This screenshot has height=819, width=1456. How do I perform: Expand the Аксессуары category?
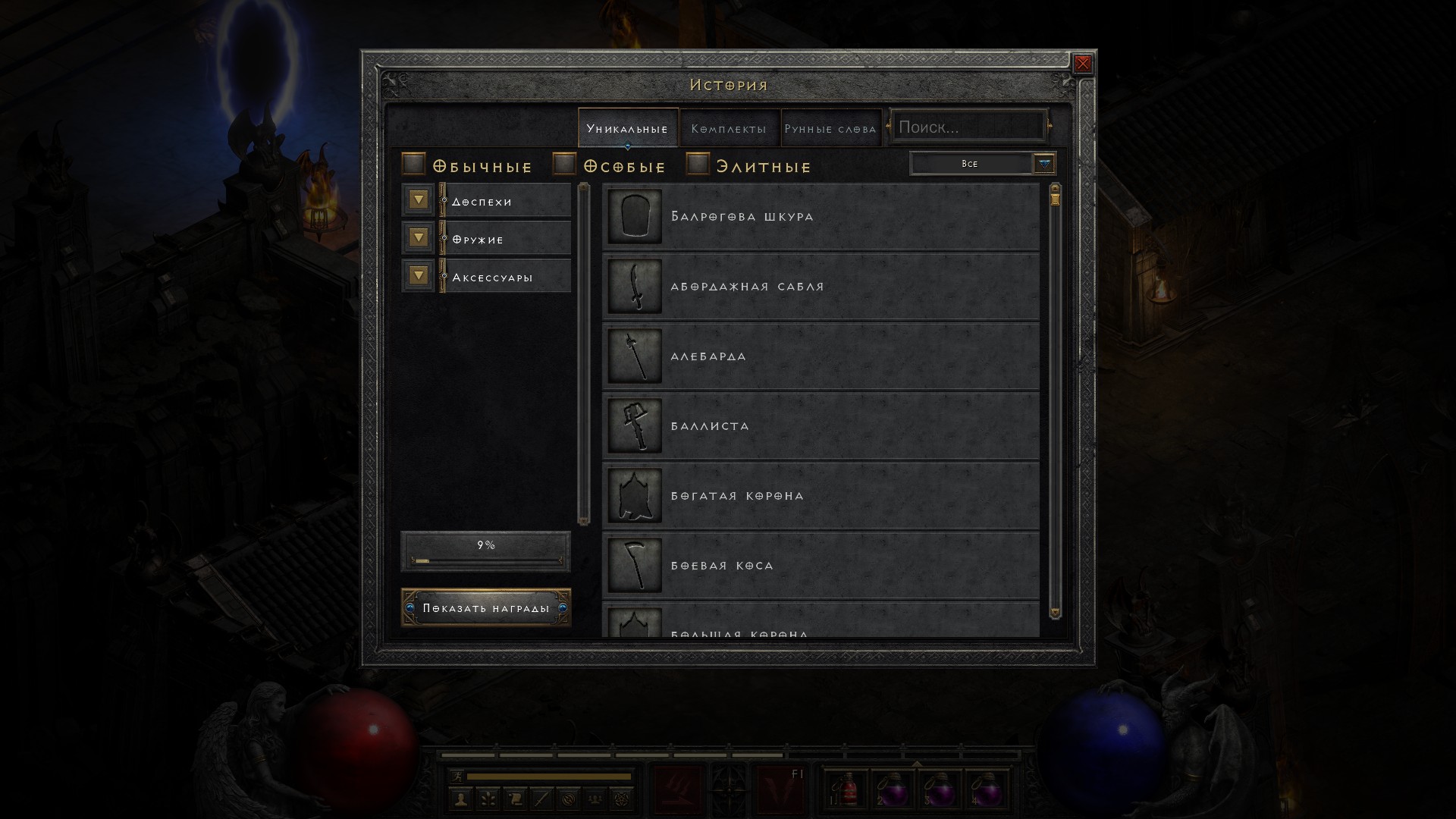click(419, 275)
